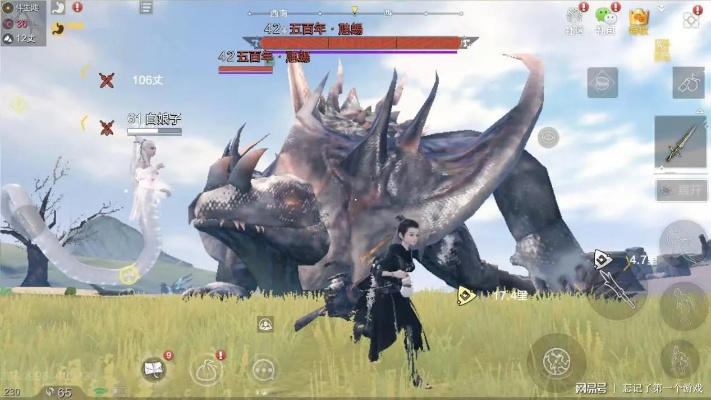Open the chat bubble button
Viewport: 711px width, 400px height.
pyautogui.click(x=264, y=369)
